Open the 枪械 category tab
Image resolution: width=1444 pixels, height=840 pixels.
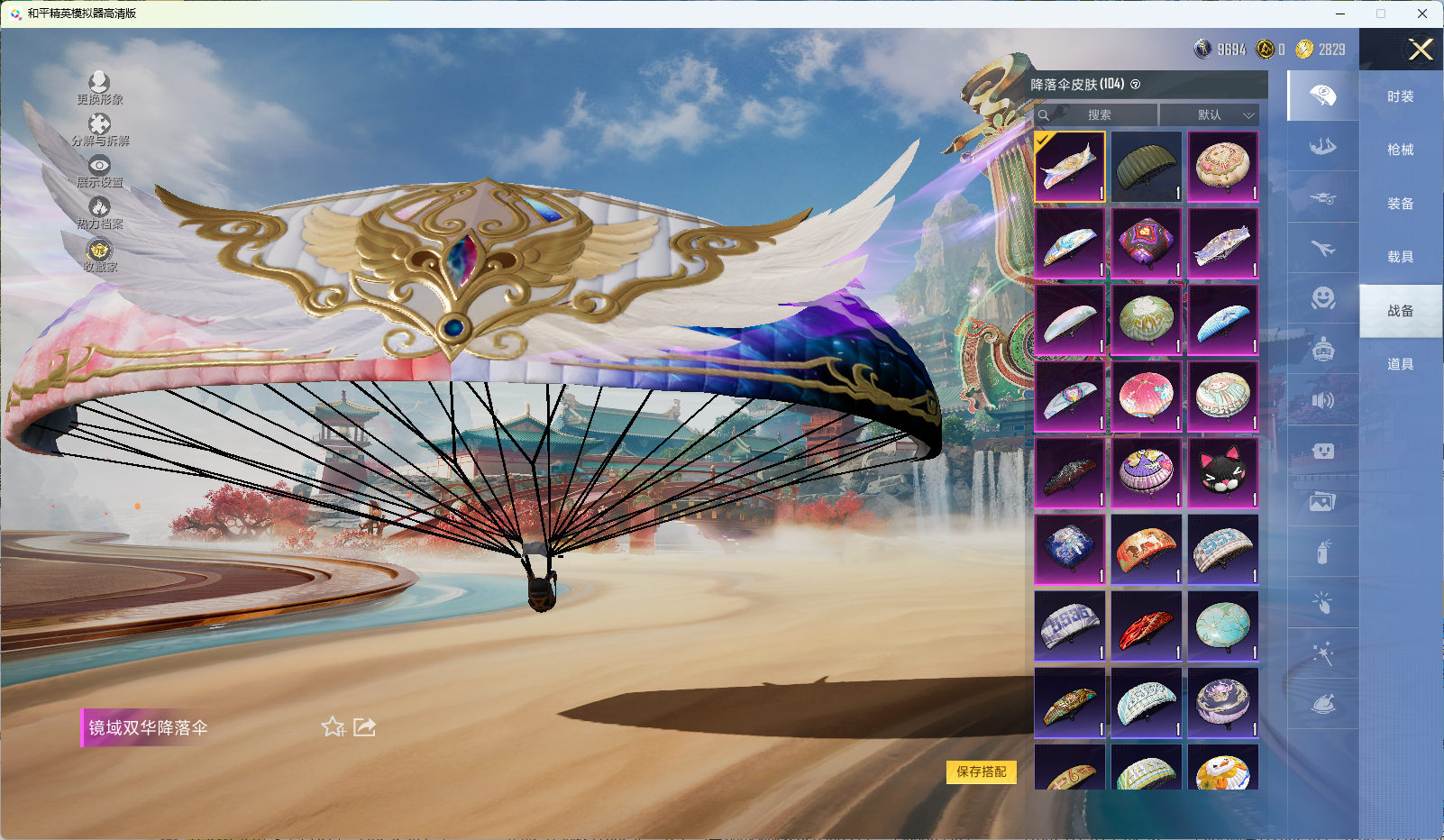(x=1400, y=150)
